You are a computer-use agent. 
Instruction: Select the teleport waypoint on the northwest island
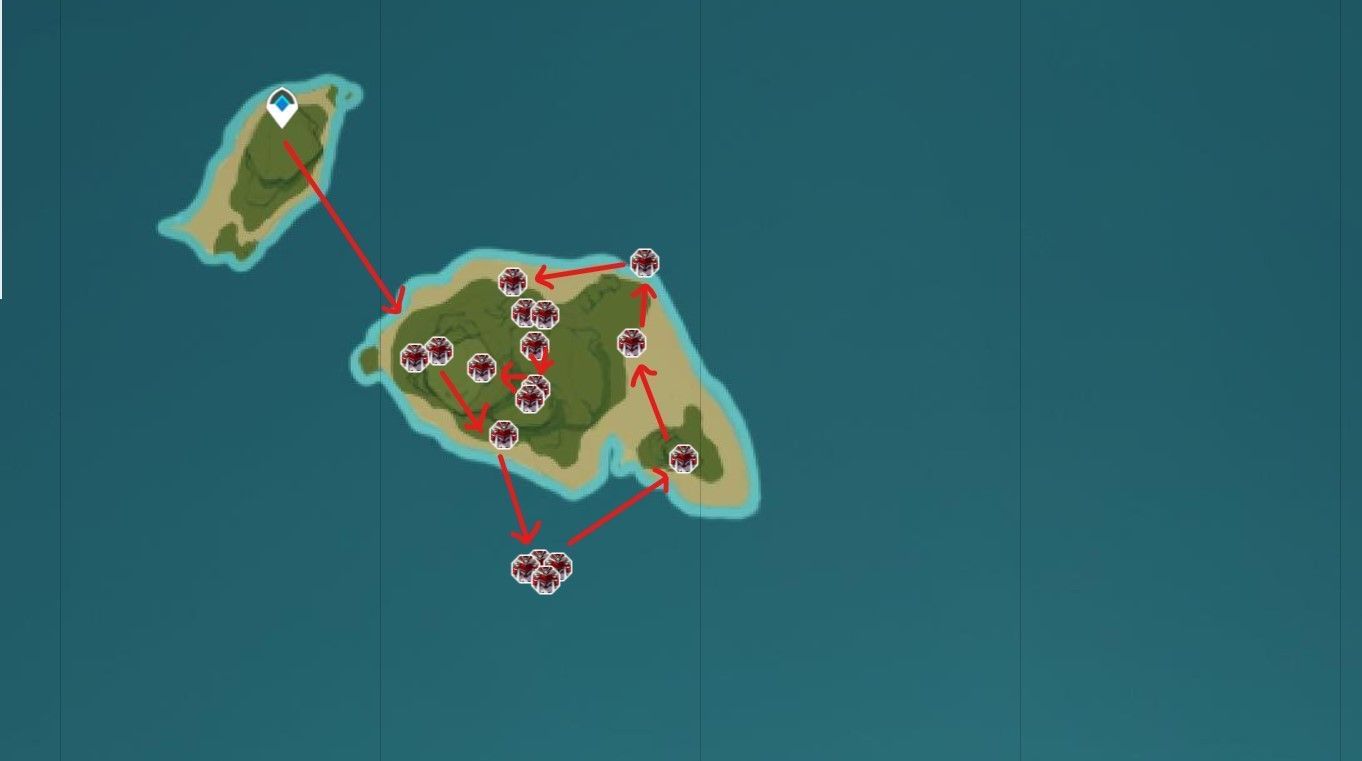click(x=281, y=103)
